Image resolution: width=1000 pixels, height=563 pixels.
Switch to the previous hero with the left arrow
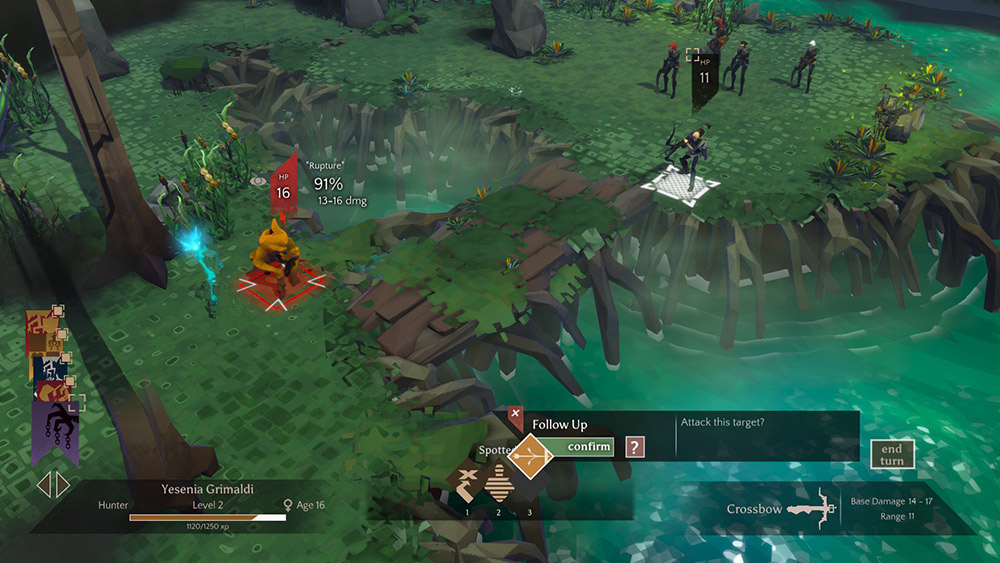(44, 485)
